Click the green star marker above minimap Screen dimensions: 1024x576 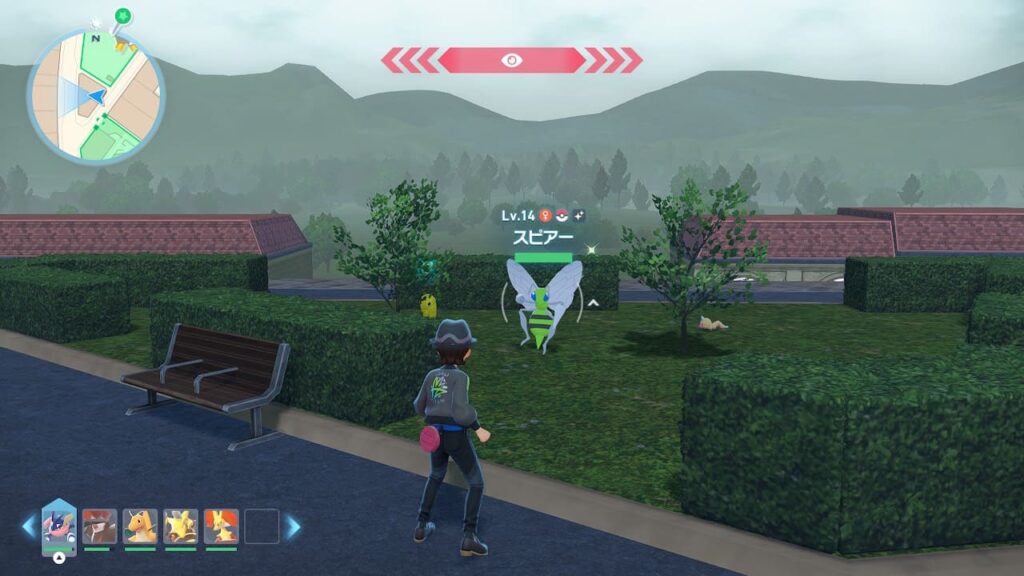point(123,16)
